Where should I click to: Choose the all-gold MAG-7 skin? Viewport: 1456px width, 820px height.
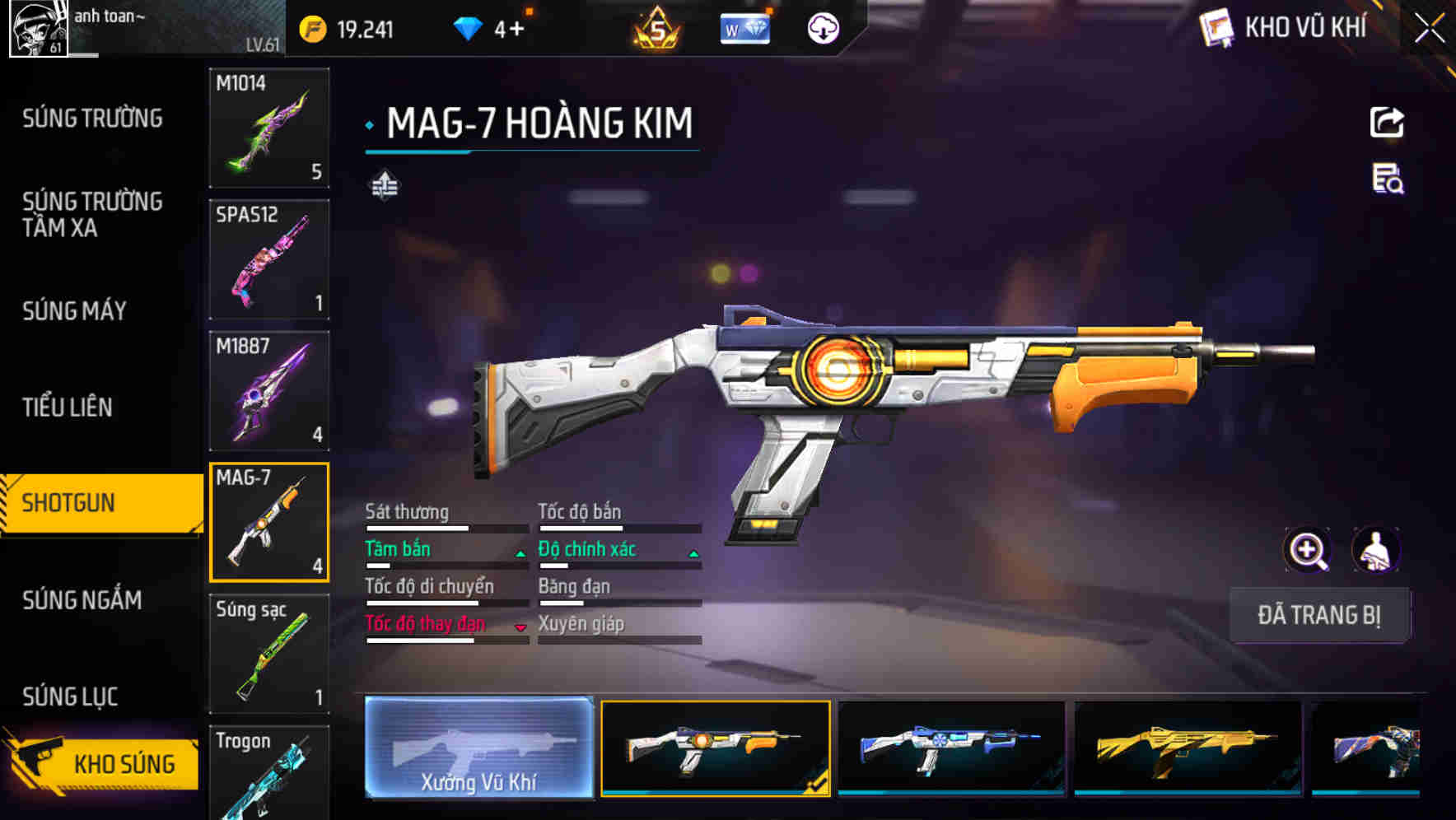pos(1188,748)
